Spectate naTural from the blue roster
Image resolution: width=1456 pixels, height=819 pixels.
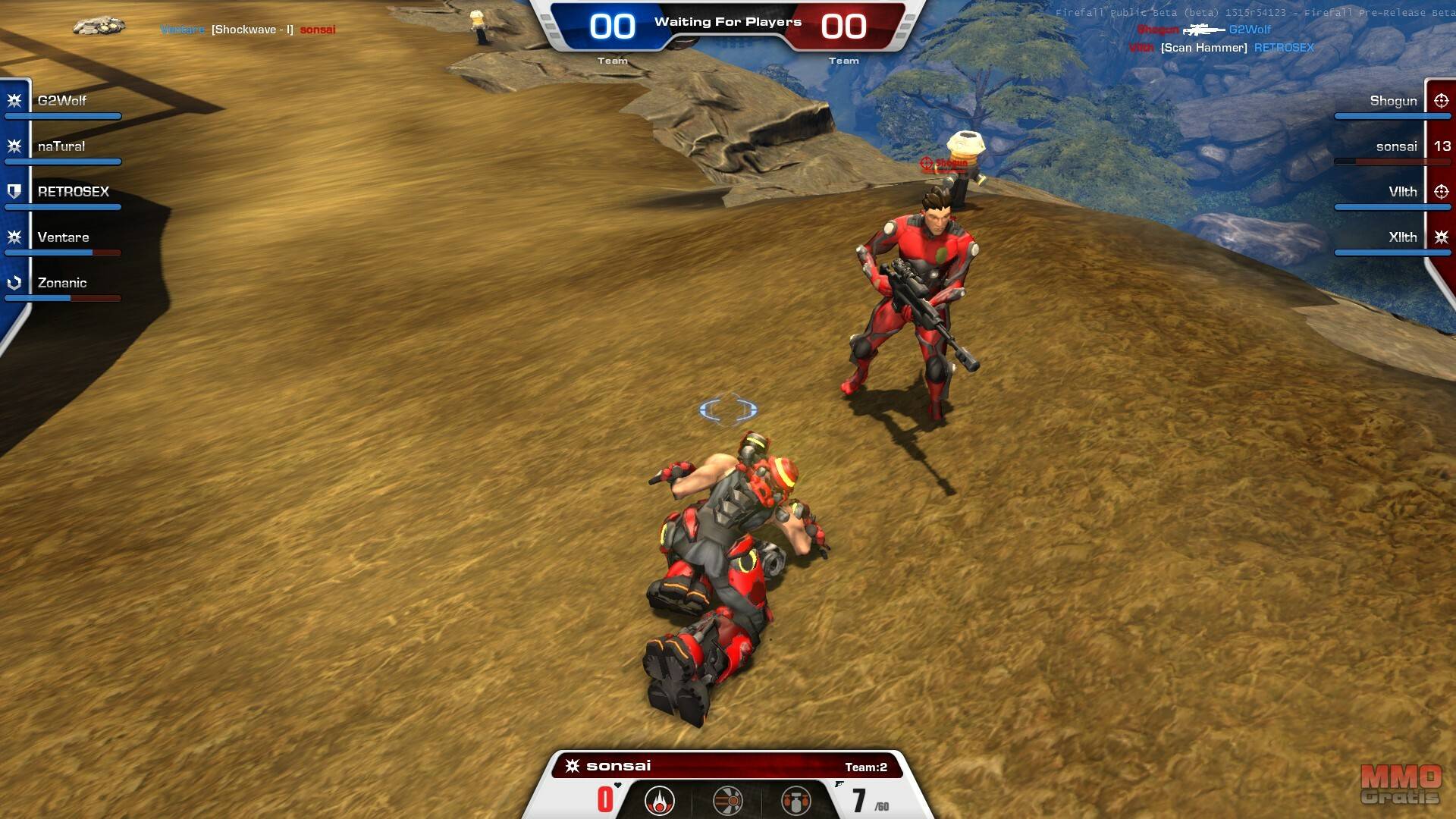[61, 146]
